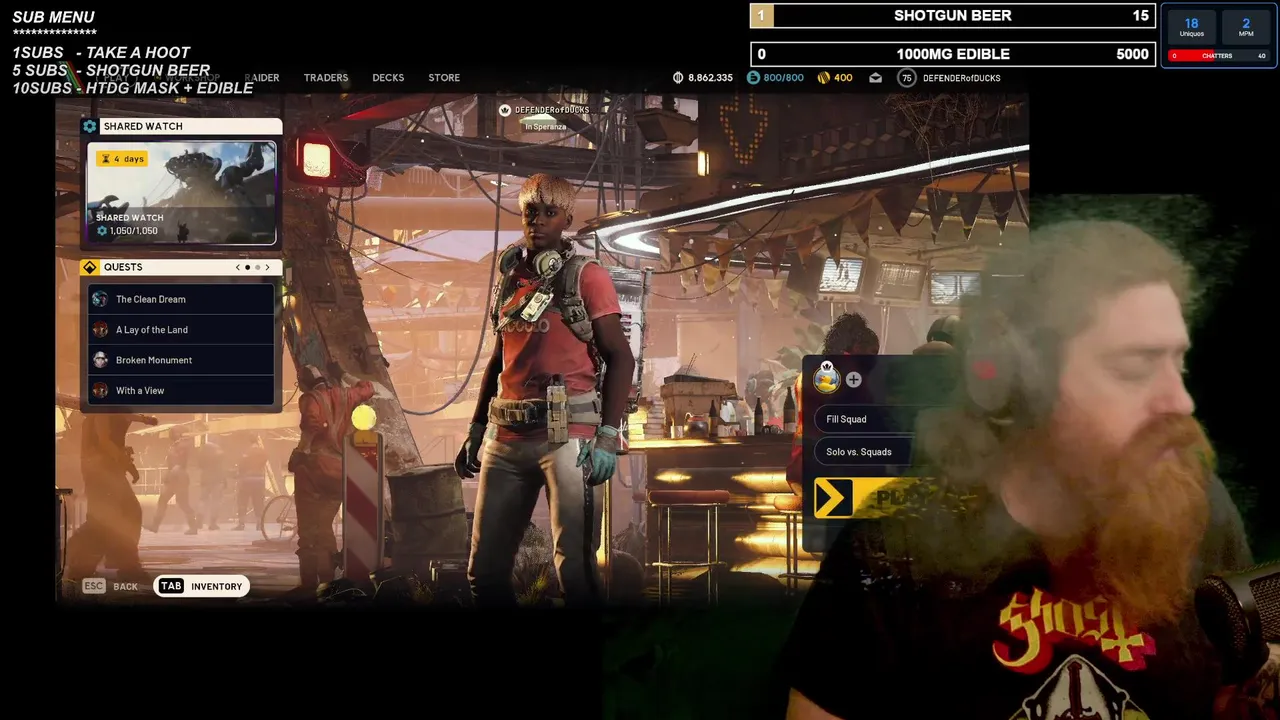This screenshot has height=720, width=1280.
Task: Open the DEFENDERofDUCKS player profile
Action: click(960, 78)
